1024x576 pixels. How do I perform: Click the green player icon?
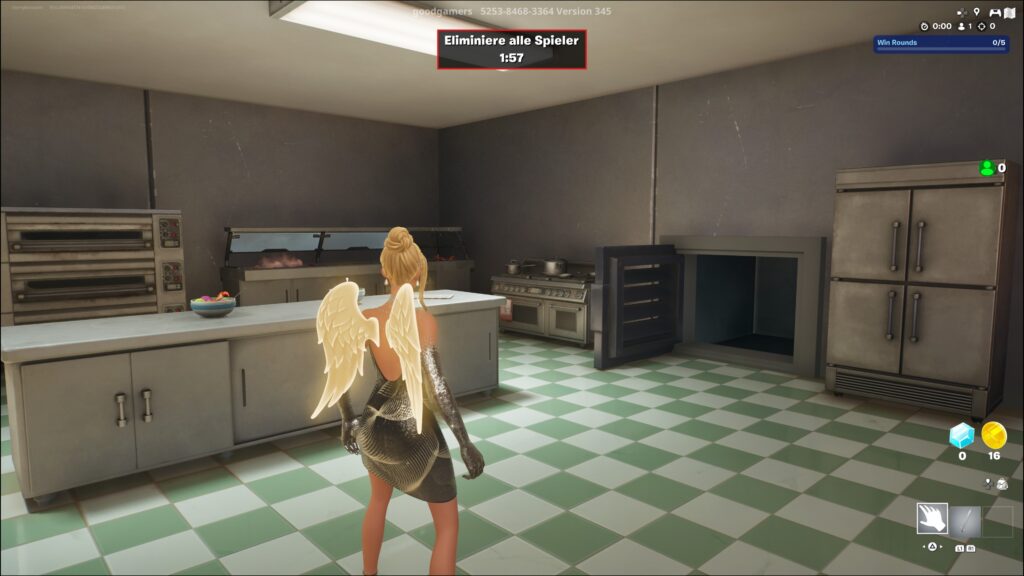[987, 168]
